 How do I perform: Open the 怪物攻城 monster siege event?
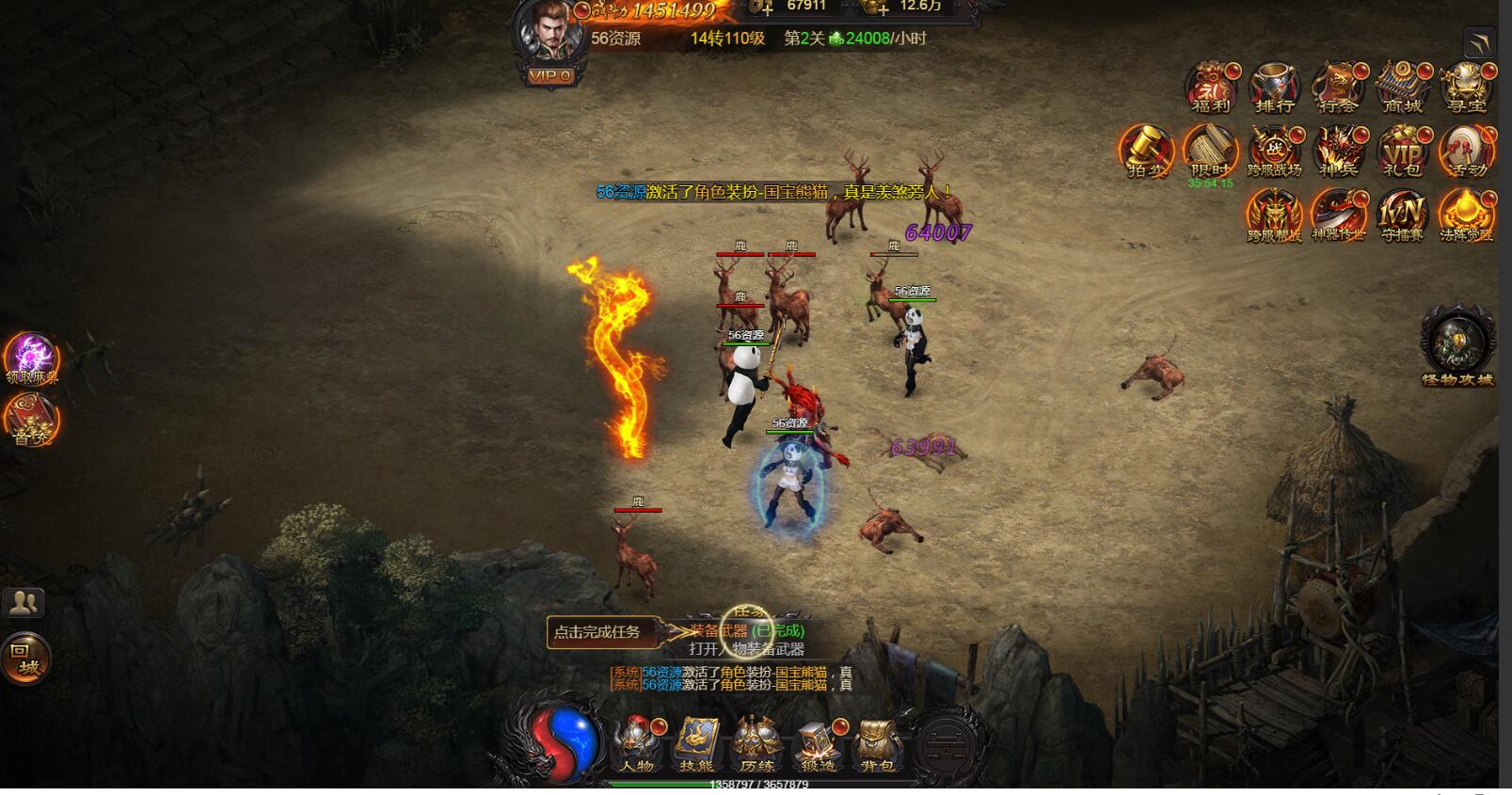coord(1457,345)
